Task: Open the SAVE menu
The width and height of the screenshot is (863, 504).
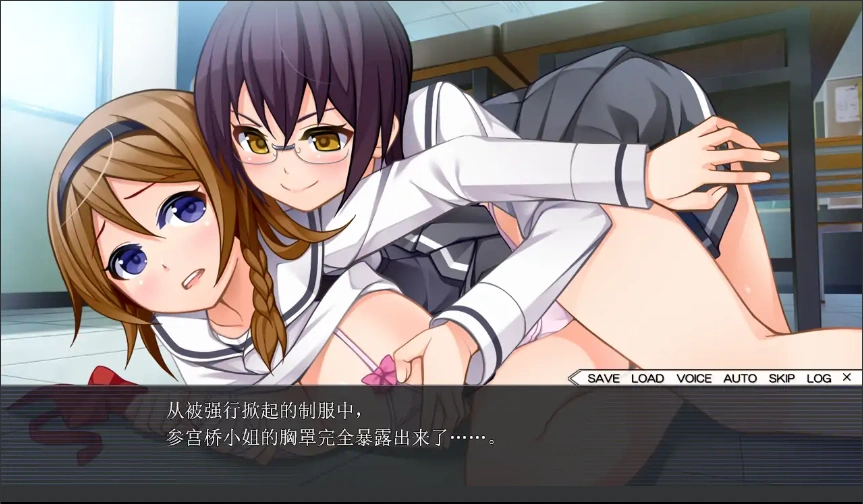Action: (603, 378)
